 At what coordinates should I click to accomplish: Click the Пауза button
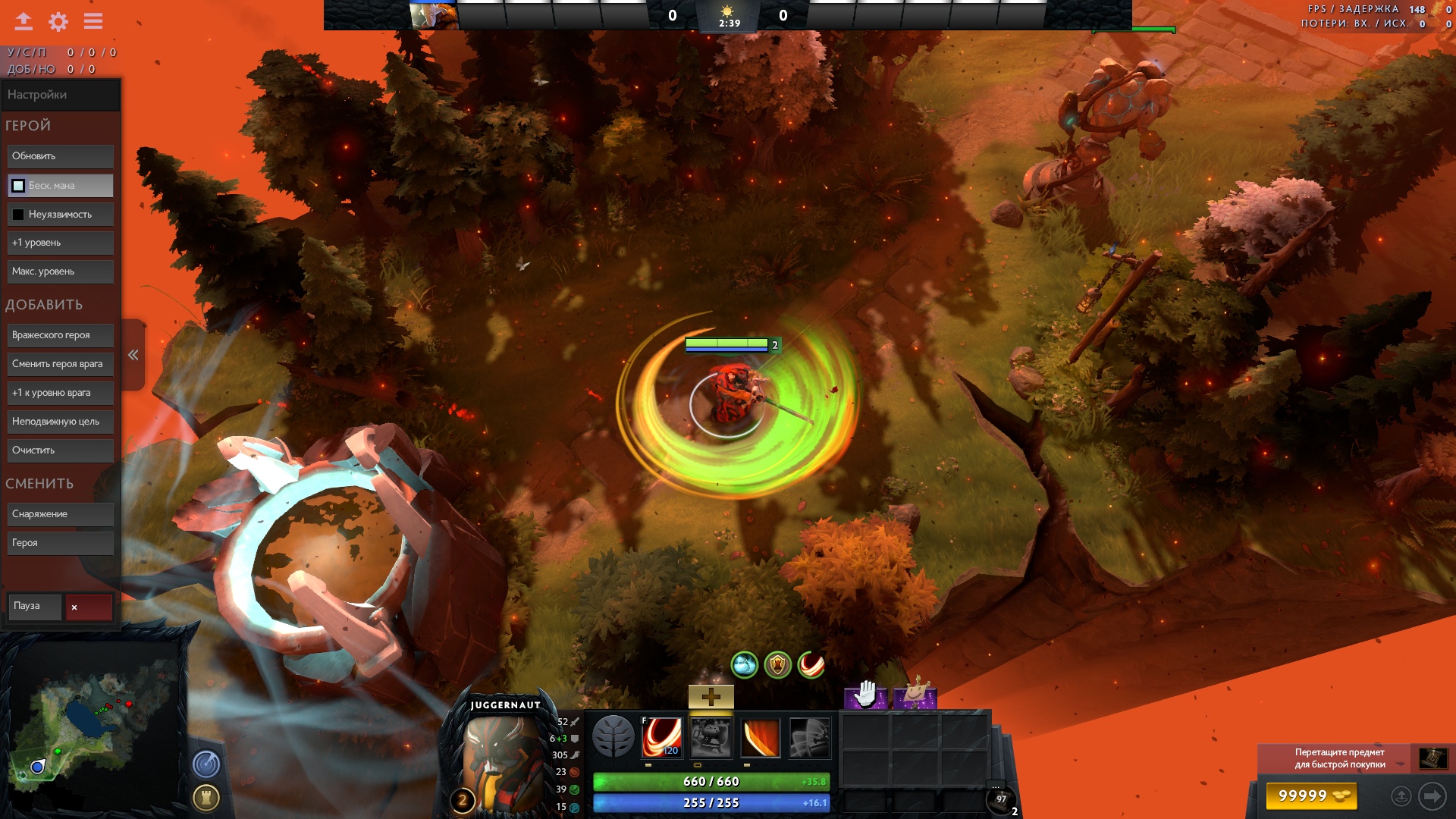click(34, 606)
